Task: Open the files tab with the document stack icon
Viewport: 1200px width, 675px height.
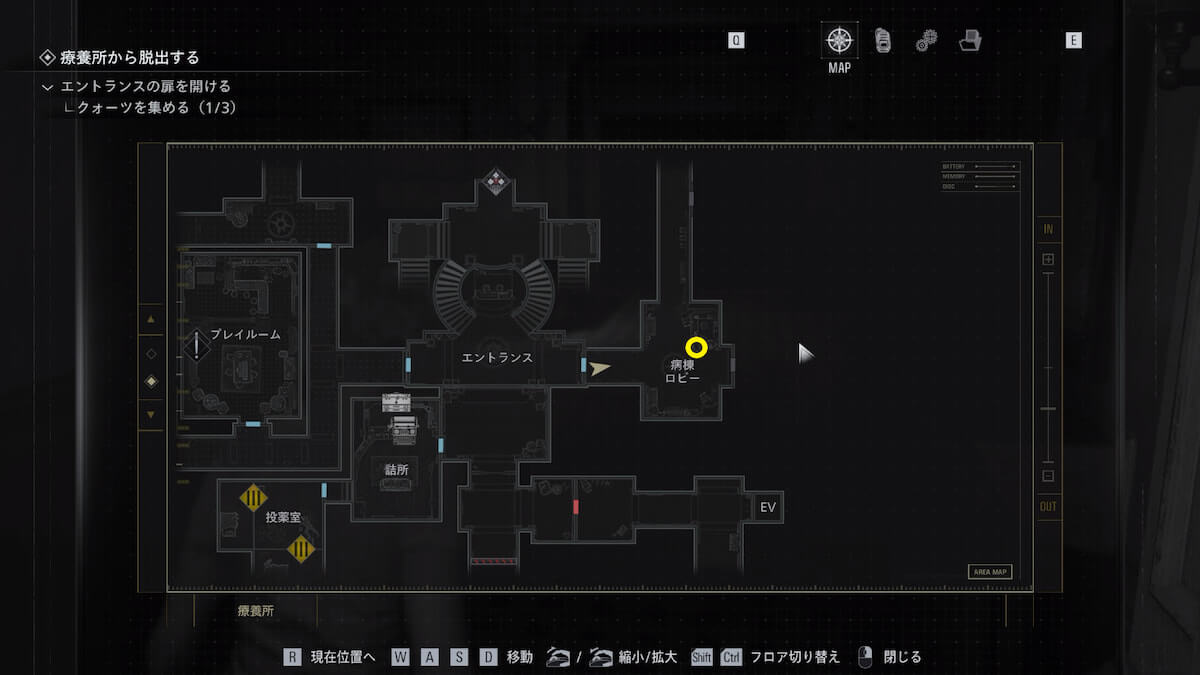Action: [x=882, y=41]
